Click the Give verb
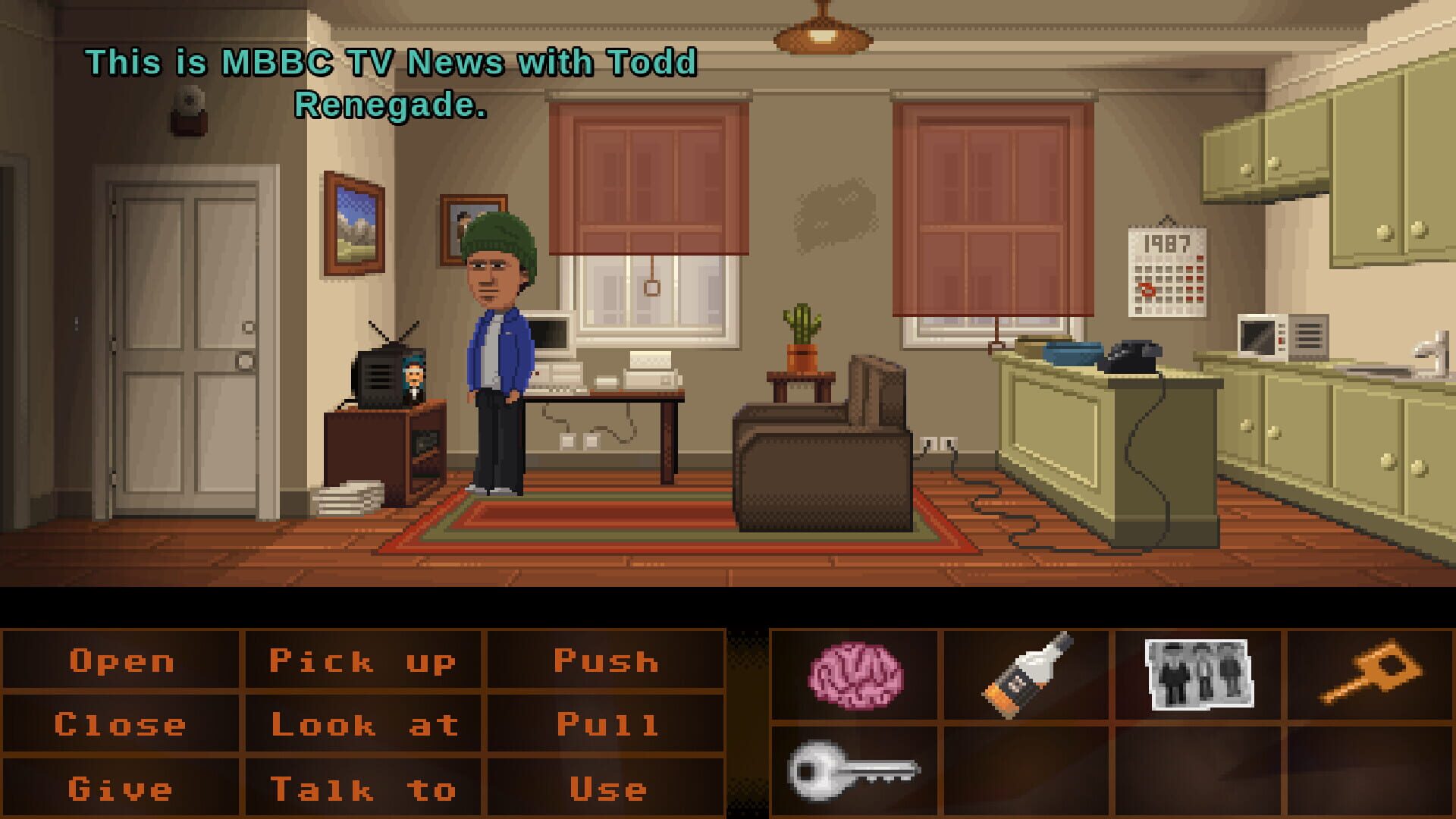The image size is (1456, 819). click(x=121, y=788)
